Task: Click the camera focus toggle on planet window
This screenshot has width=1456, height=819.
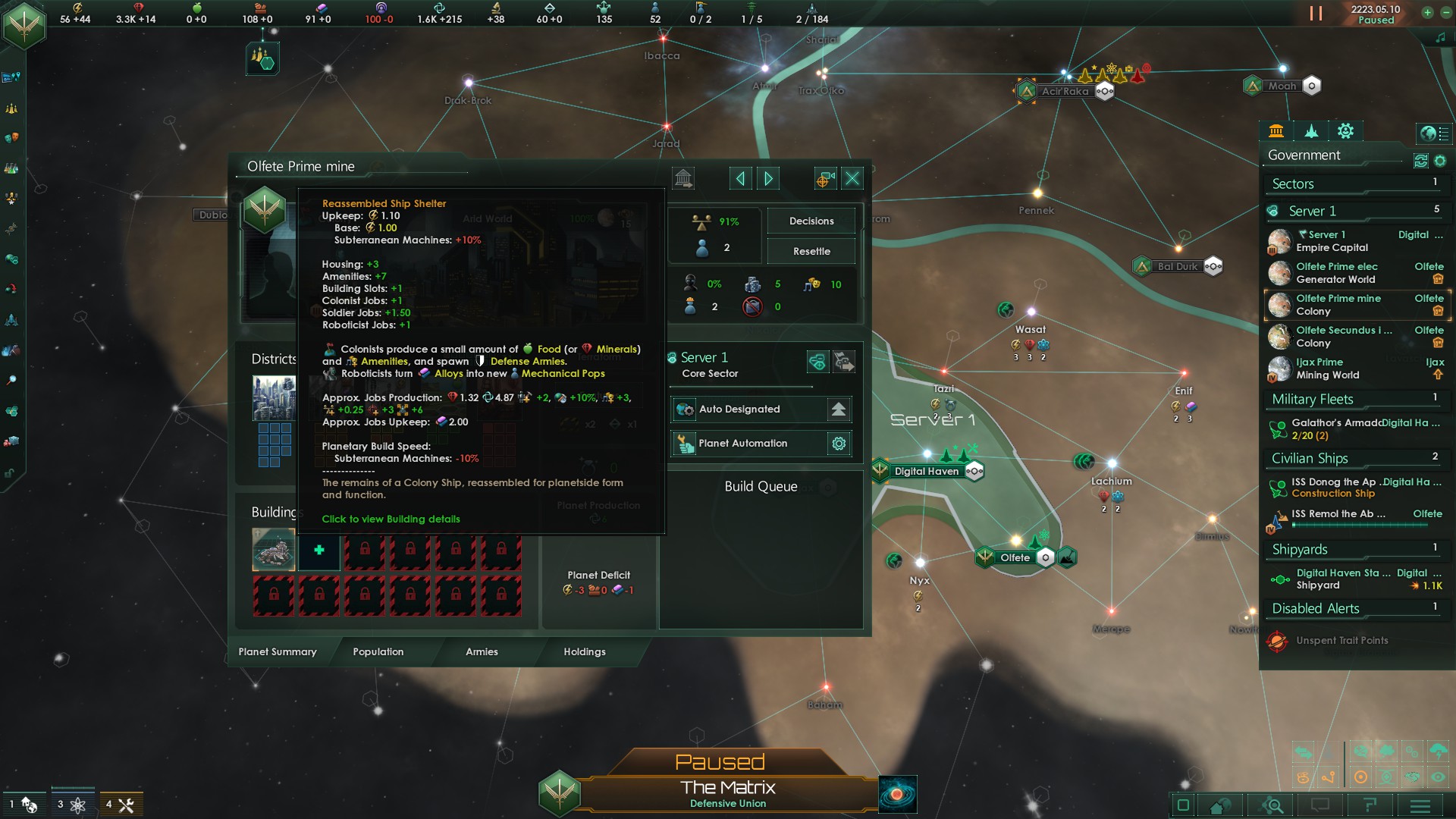Action: click(824, 178)
